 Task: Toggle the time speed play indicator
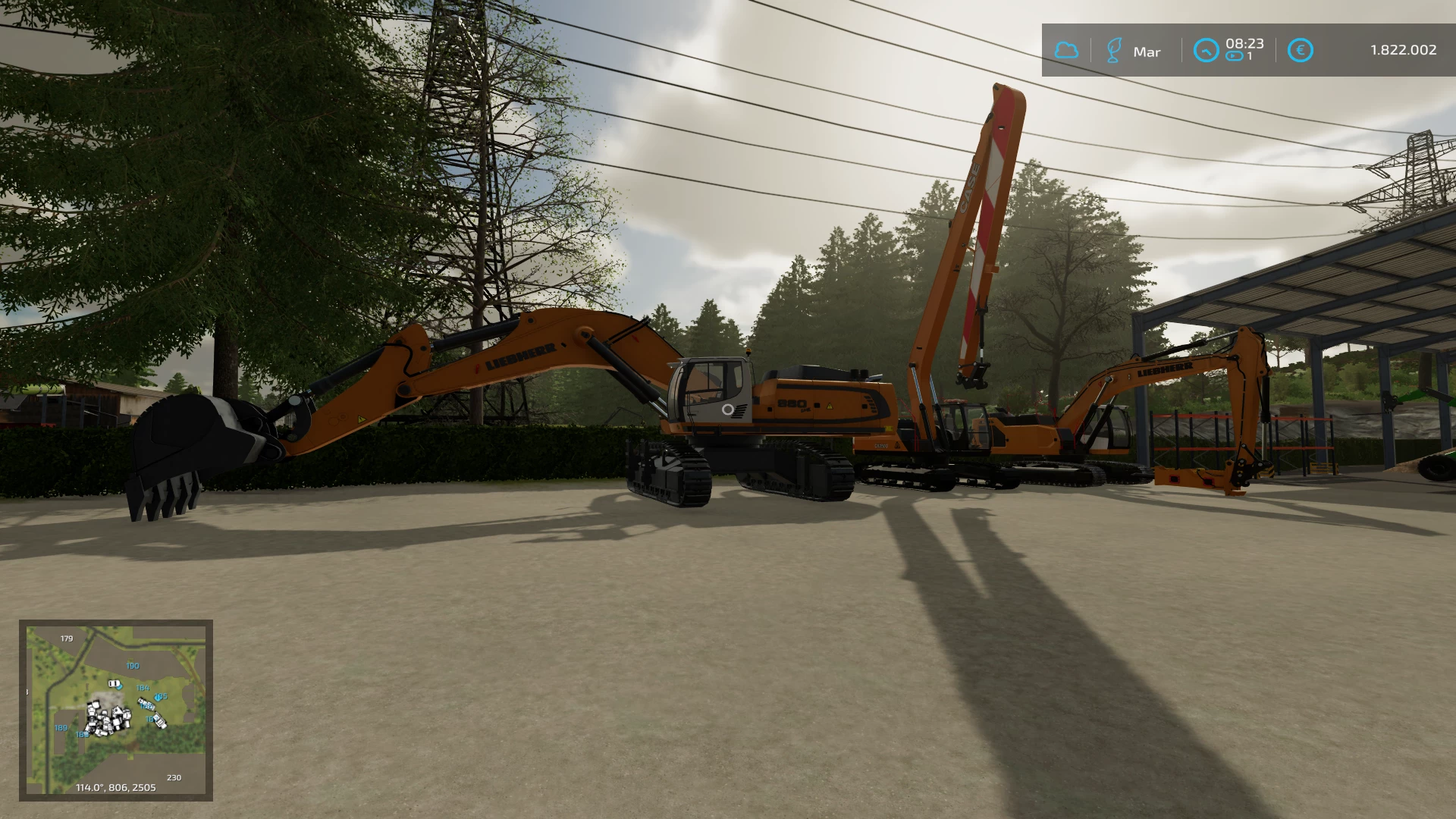pos(1235,56)
